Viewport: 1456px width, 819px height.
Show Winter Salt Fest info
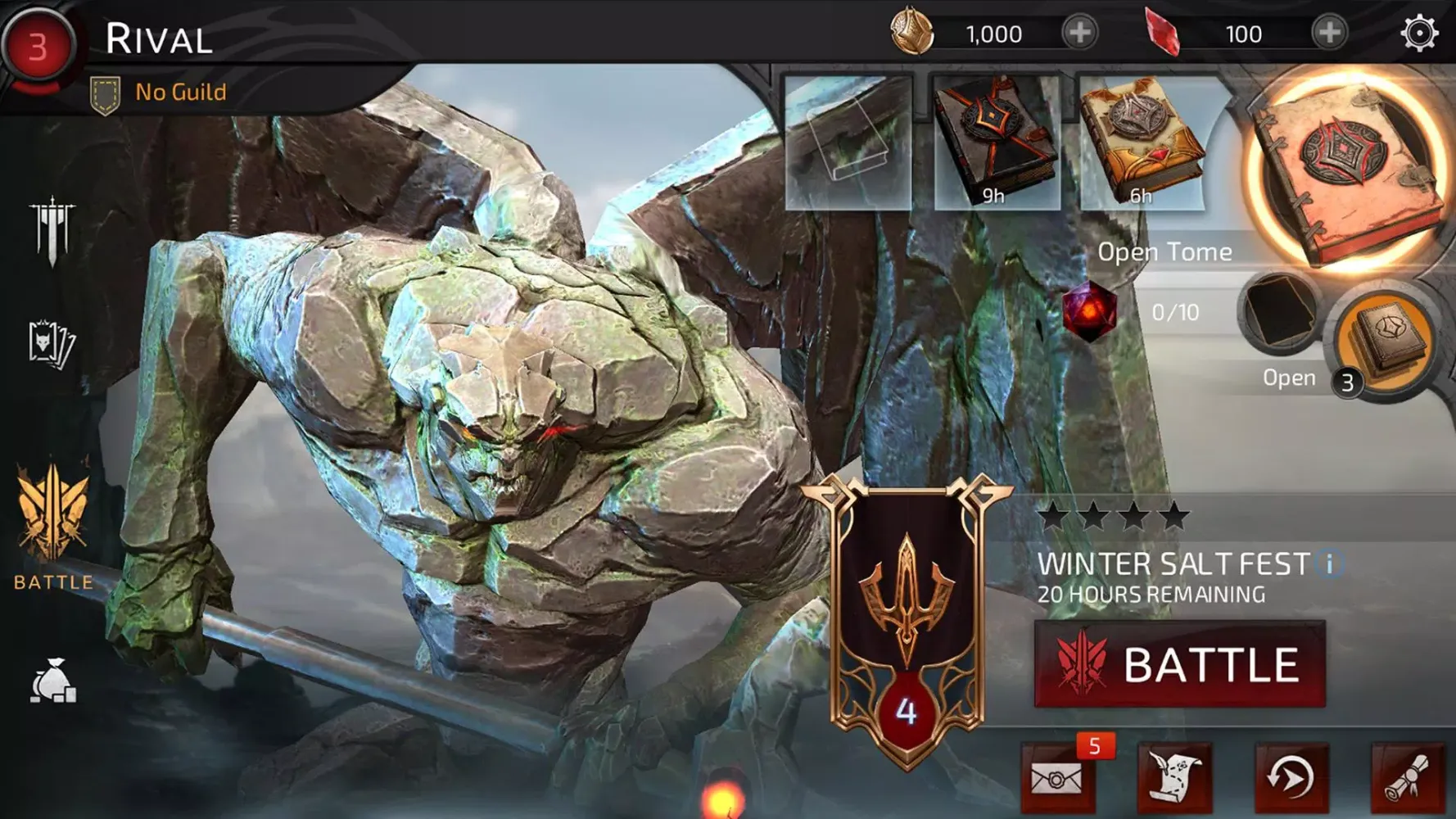[x=1330, y=563]
